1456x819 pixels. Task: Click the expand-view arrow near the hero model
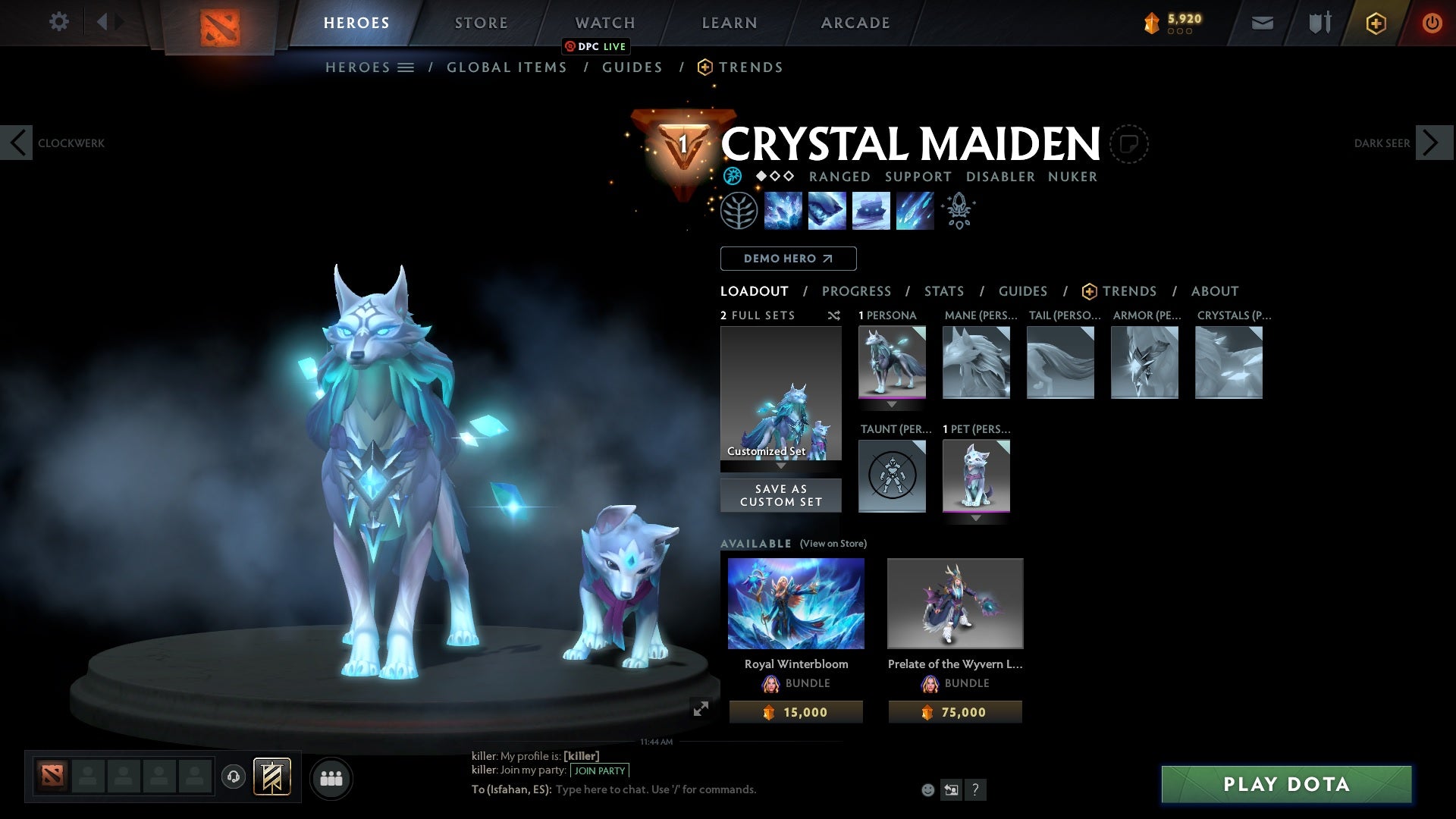coord(701,709)
